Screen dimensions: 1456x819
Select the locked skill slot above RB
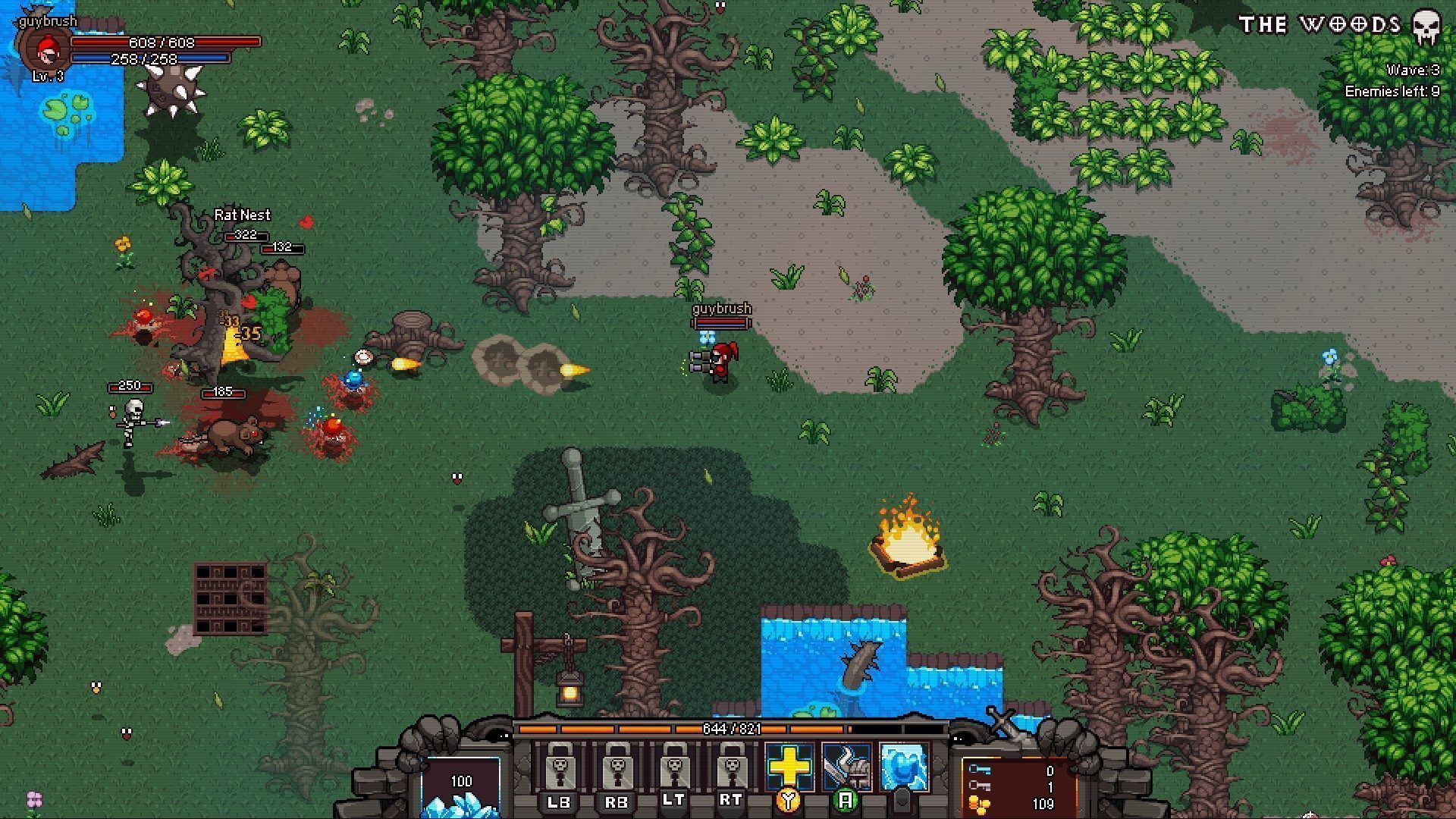click(617, 767)
